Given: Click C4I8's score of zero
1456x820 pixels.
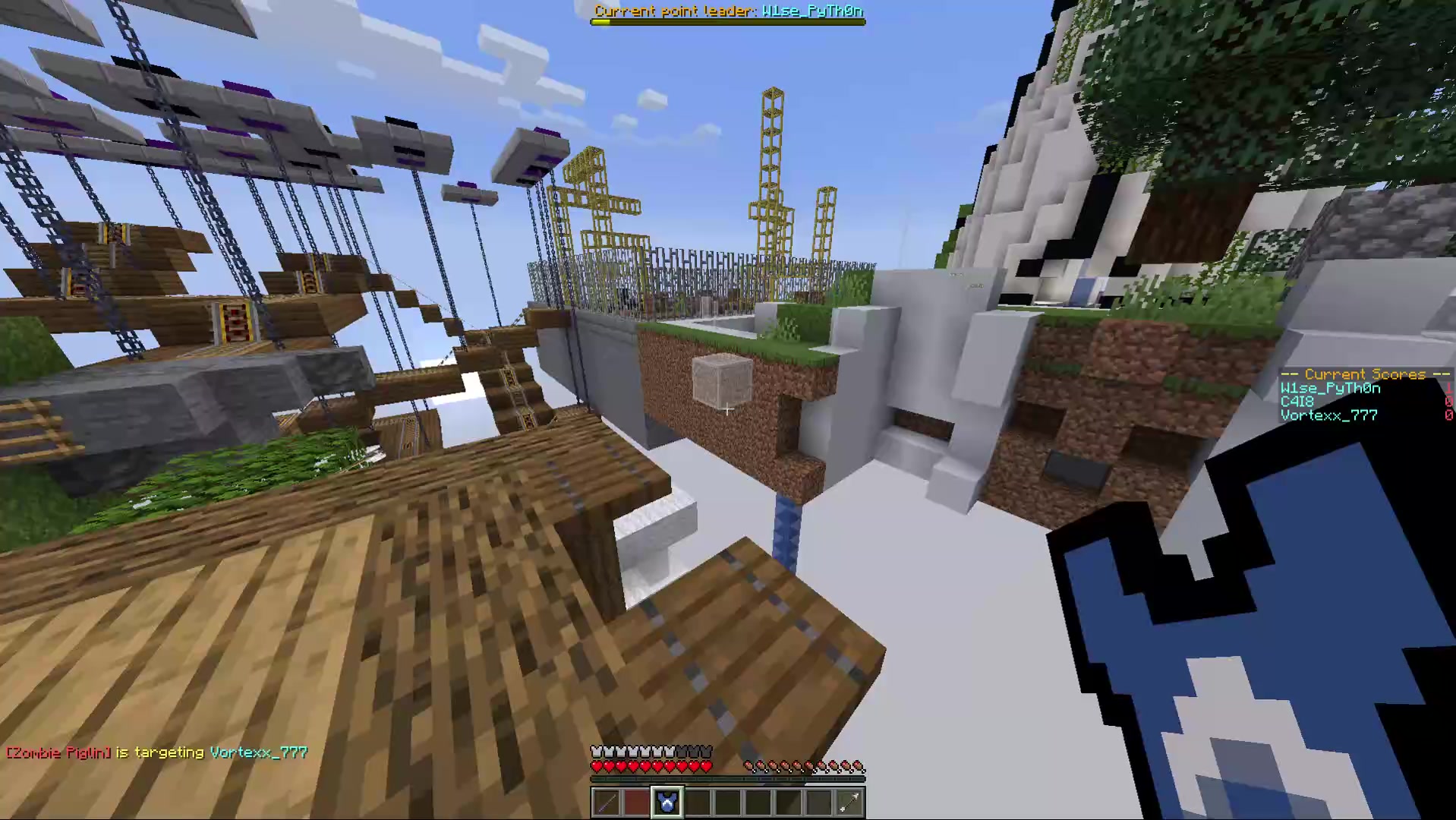Looking at the screenshot, I should tap(1448, 401).
